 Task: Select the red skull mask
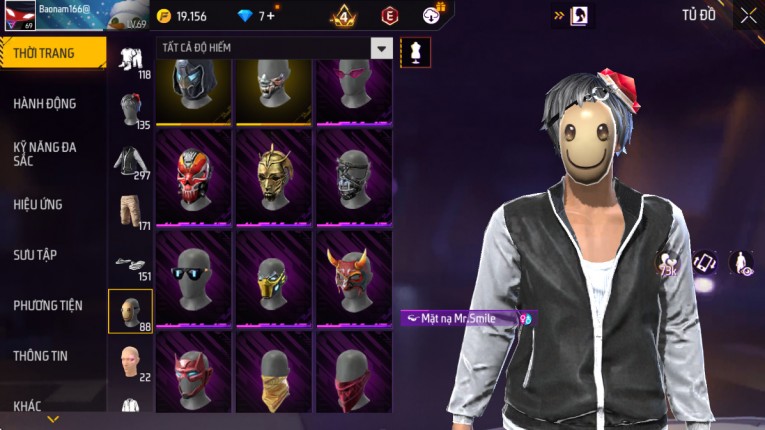pyautogui.click(x=193, y=179)
